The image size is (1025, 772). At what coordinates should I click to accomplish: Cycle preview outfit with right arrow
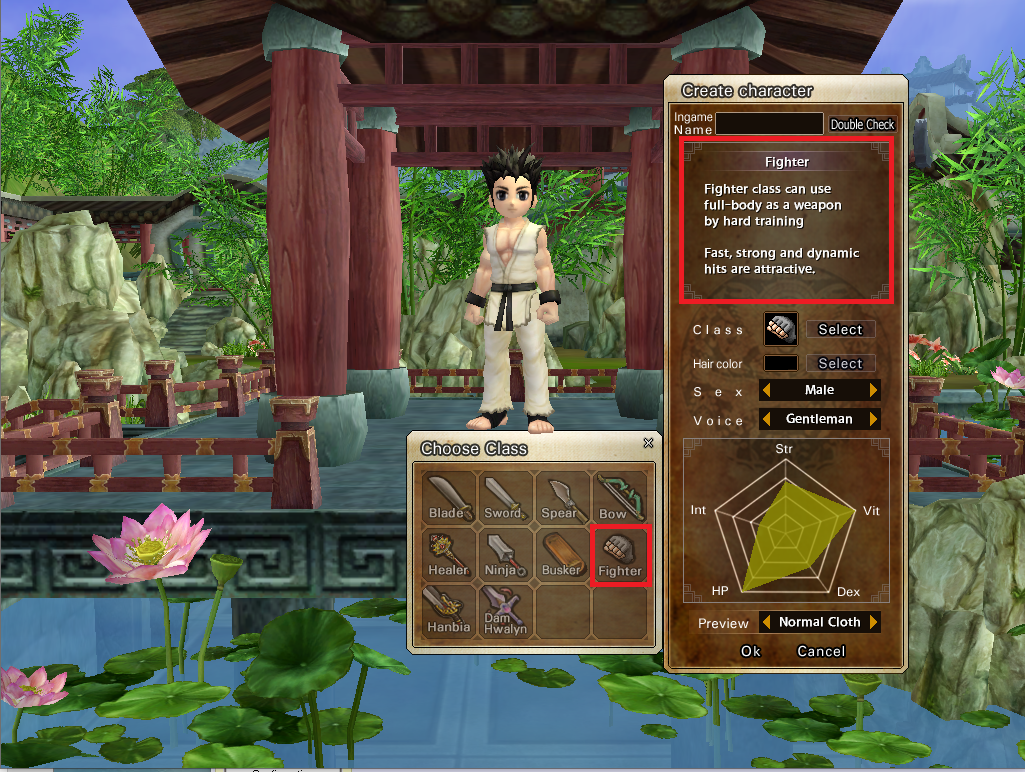coord(874,622)
